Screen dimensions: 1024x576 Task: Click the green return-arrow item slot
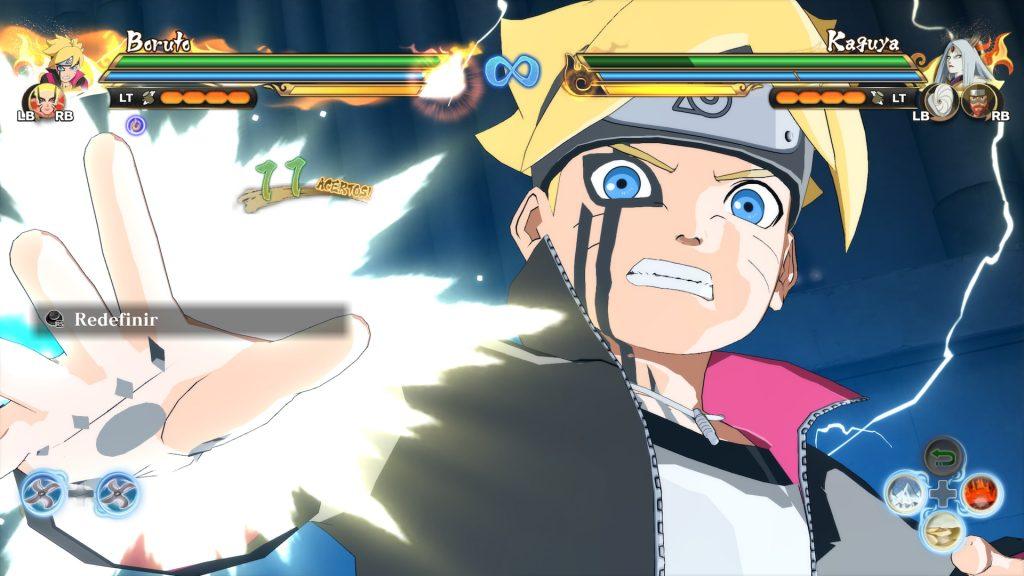(x=944, y=458)
